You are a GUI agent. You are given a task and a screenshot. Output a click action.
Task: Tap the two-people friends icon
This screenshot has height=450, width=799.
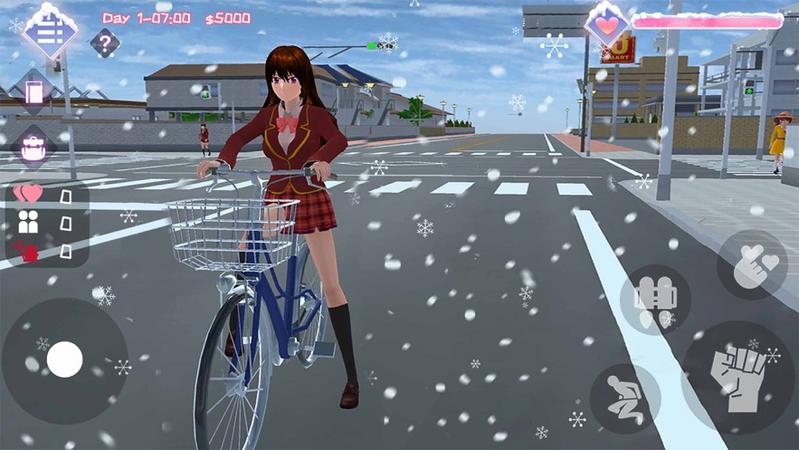tap(29, 222)
